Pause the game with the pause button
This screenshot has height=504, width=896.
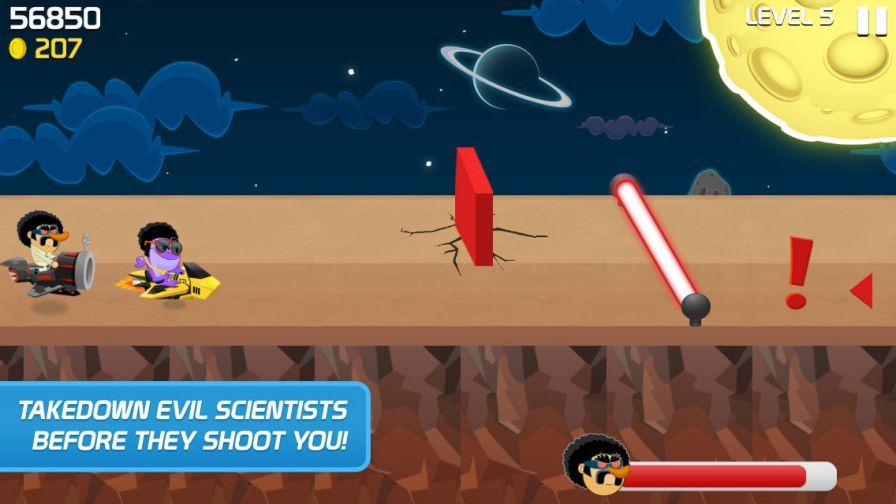(870, 20)
